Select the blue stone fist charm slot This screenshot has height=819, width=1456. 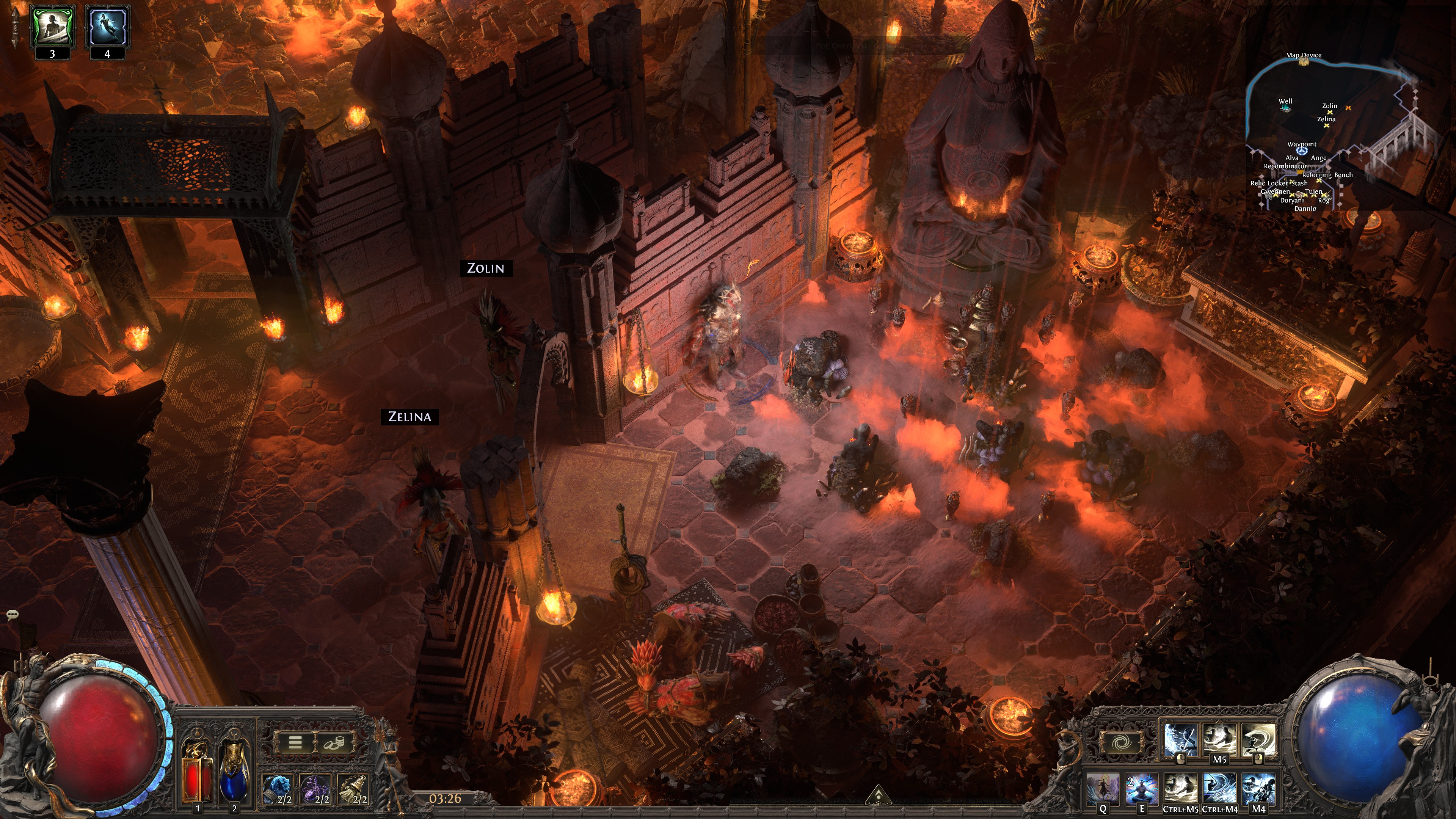[x=278, y=789]
